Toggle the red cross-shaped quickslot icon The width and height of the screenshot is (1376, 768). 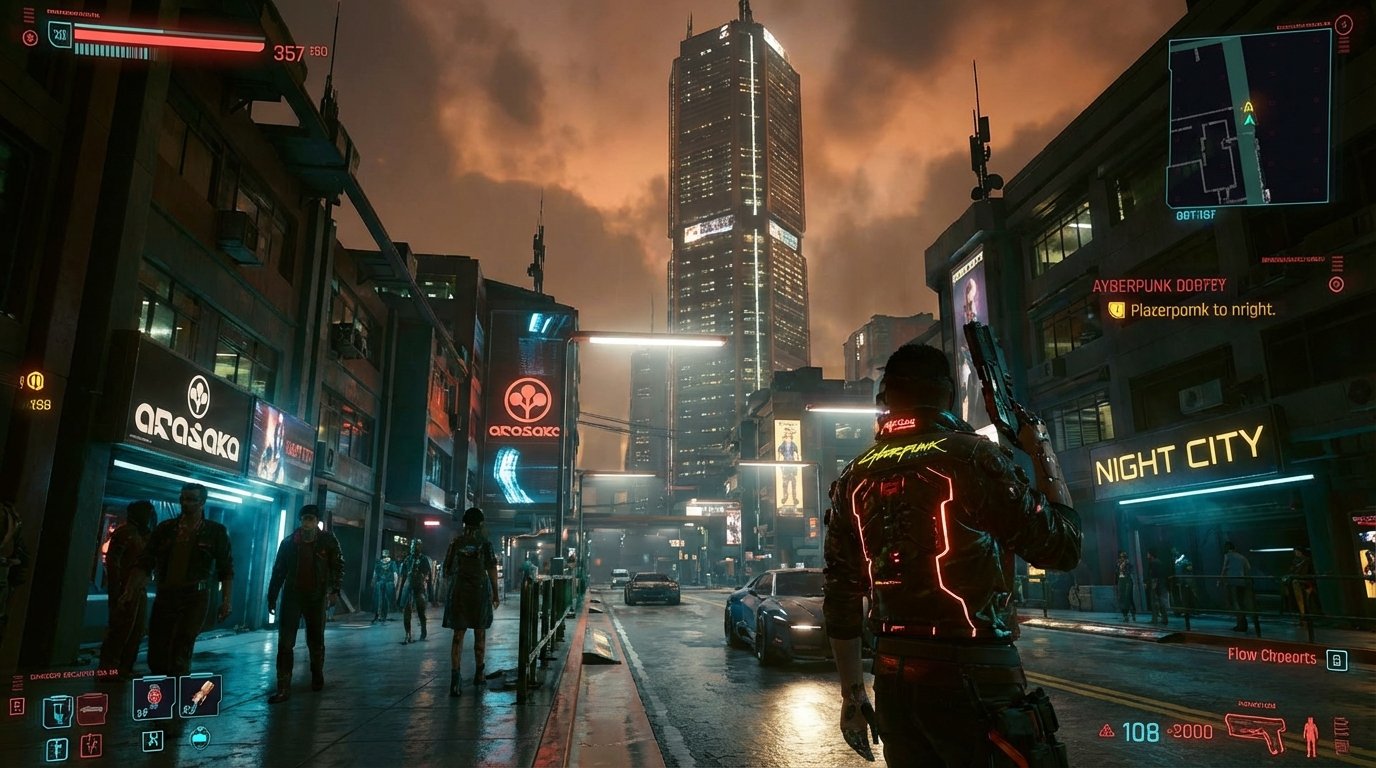tap(90, 745)
